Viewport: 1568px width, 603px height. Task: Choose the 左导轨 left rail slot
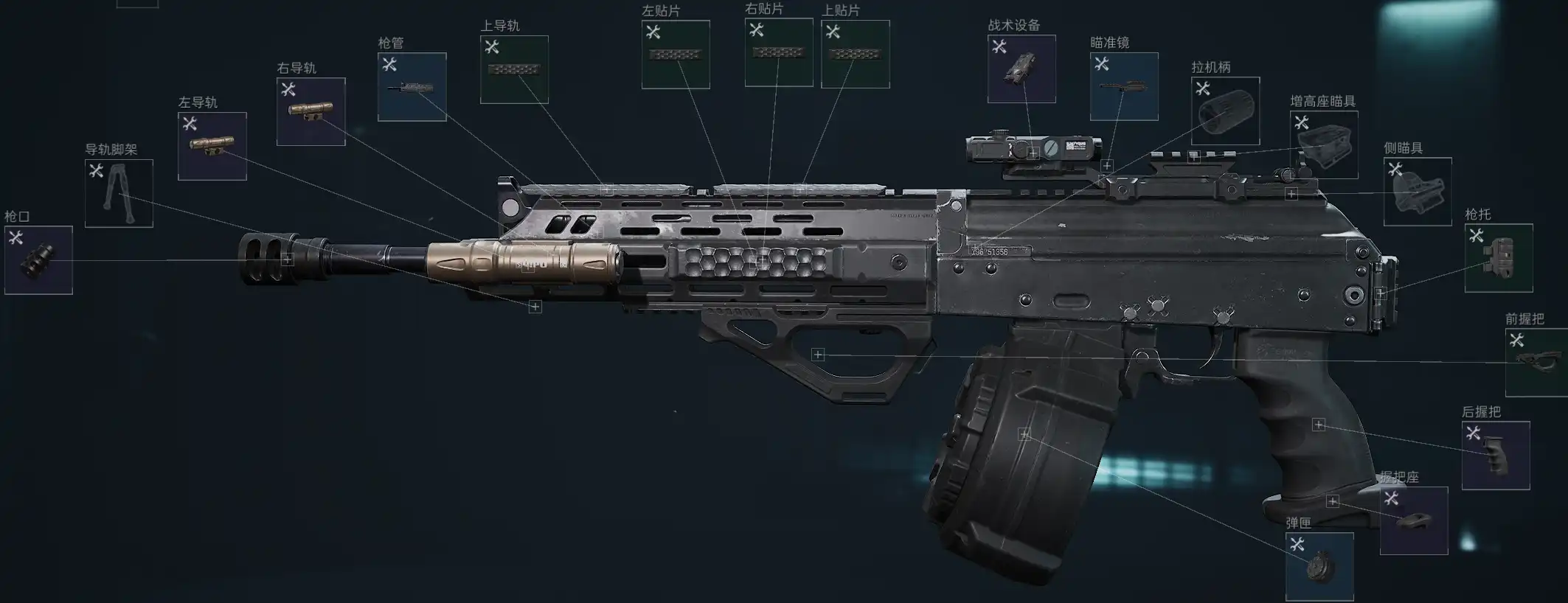[x=212, y=146]
